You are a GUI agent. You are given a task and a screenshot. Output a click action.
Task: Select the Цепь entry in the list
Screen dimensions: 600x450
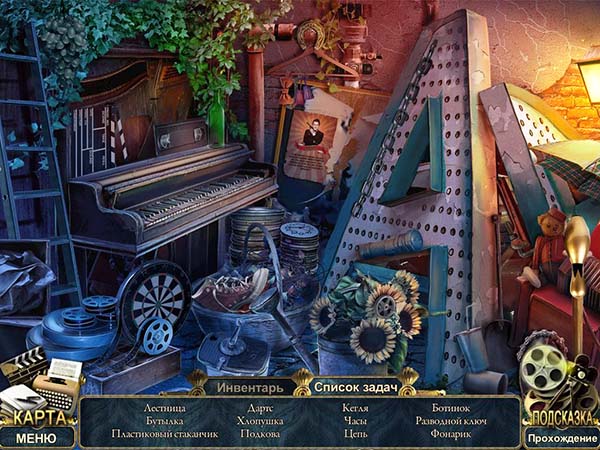355,434
